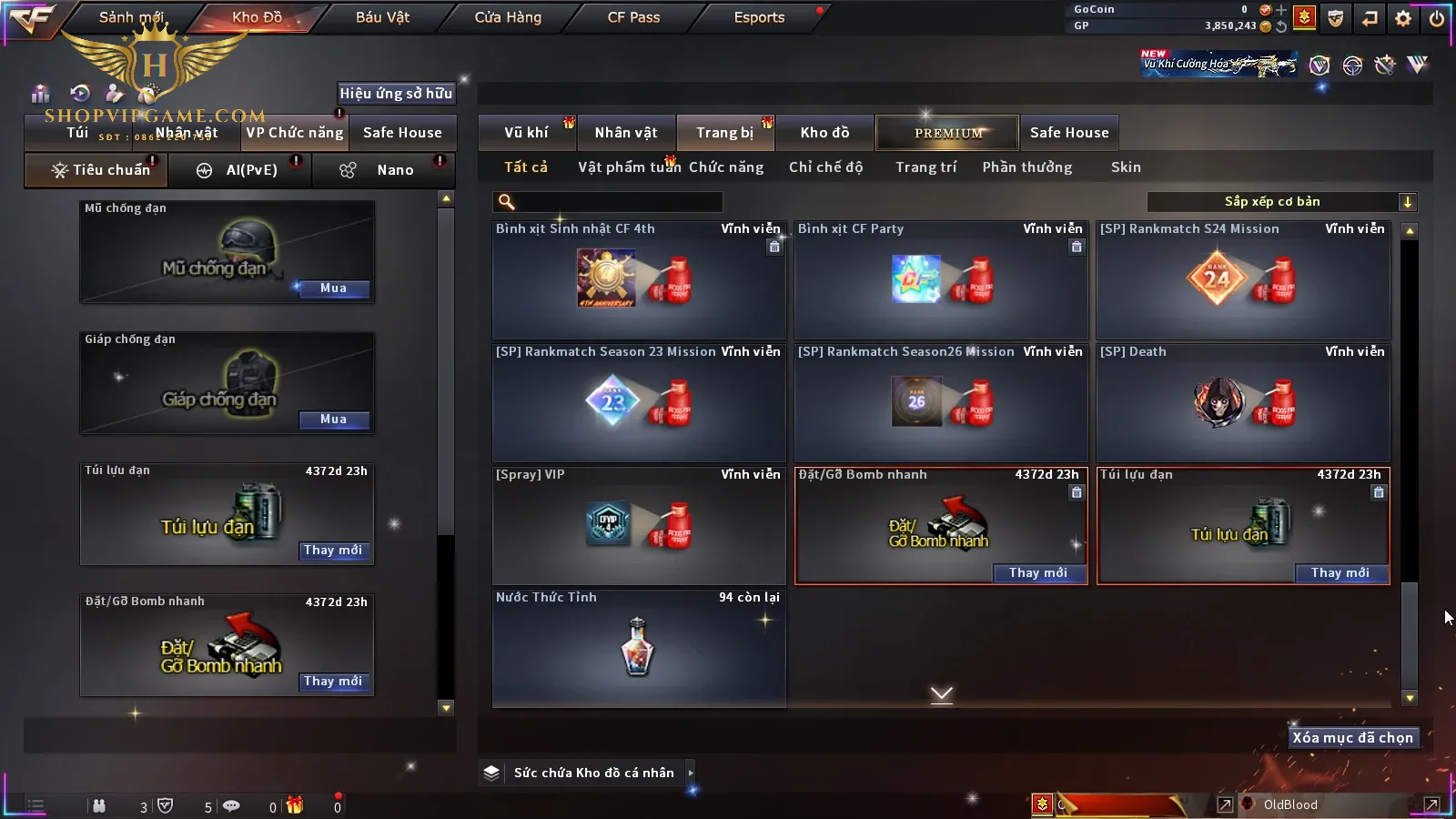Image resolution: width=1456 pixels, height=819 pixels.
Task: Show the Tất cả item filter
Action: tap(526, 167)
